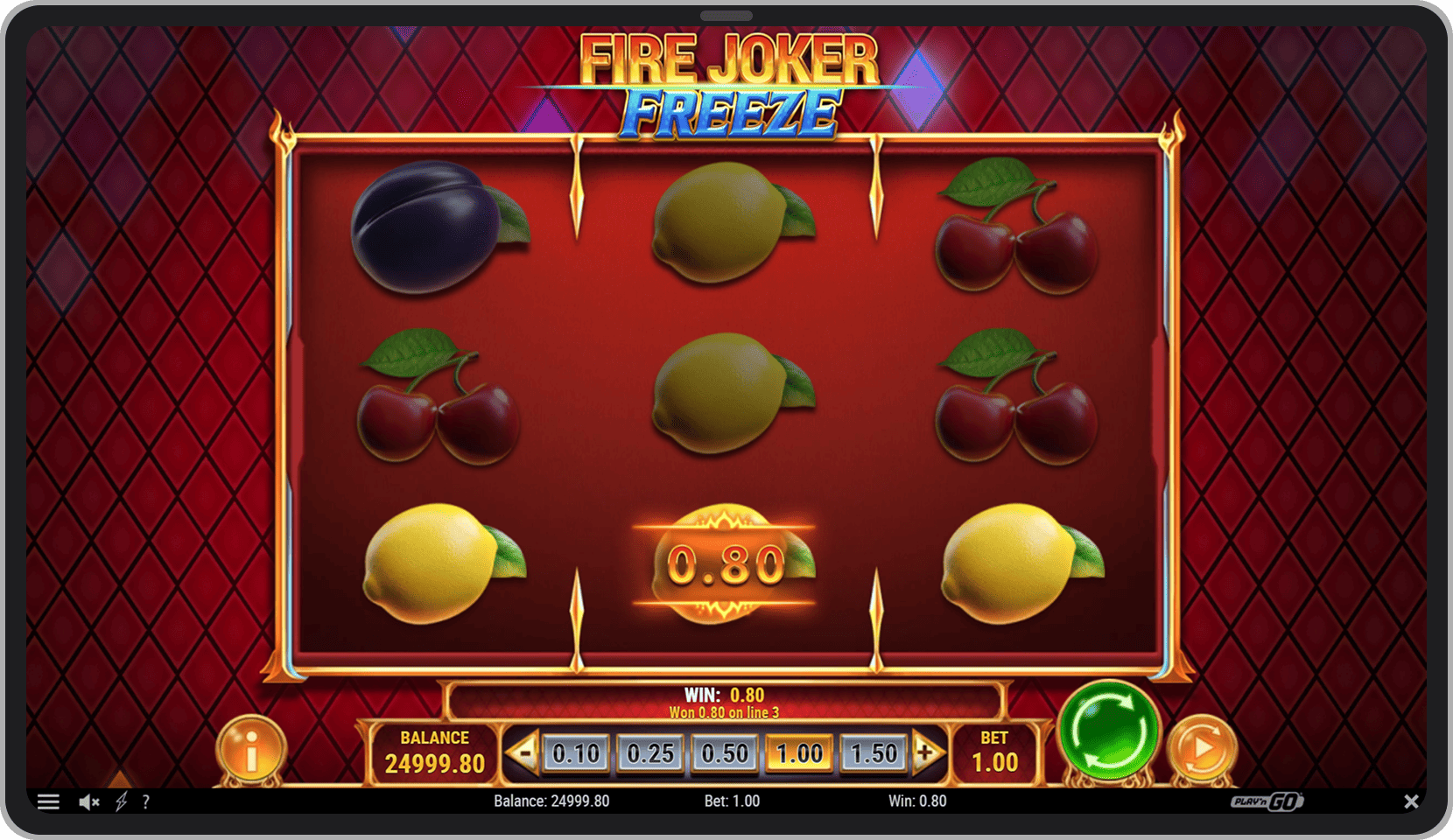Click the 0.80 win amount on the reels

[x=726, y=564]
